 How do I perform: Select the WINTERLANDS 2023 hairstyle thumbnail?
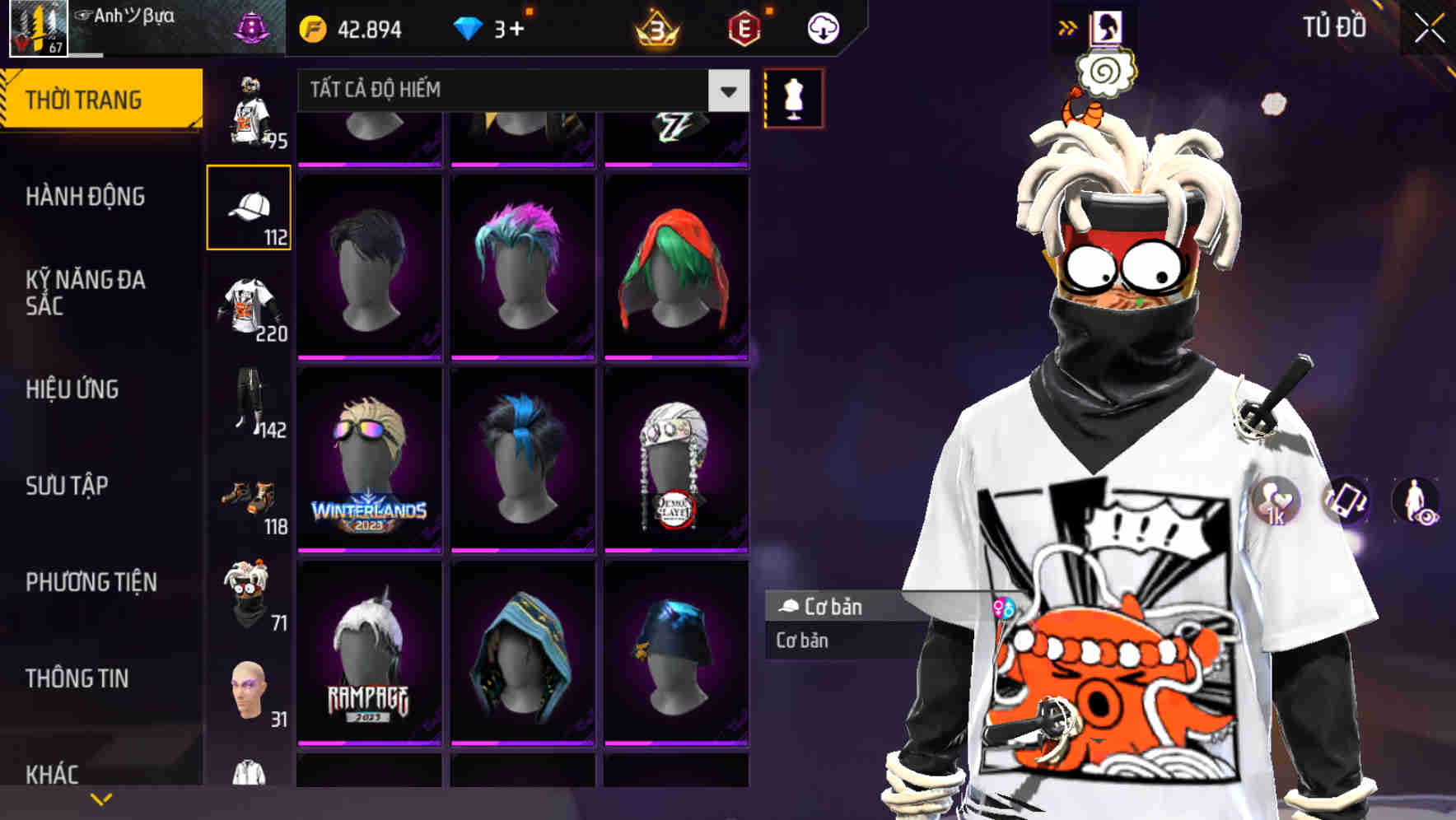(371, 459)
